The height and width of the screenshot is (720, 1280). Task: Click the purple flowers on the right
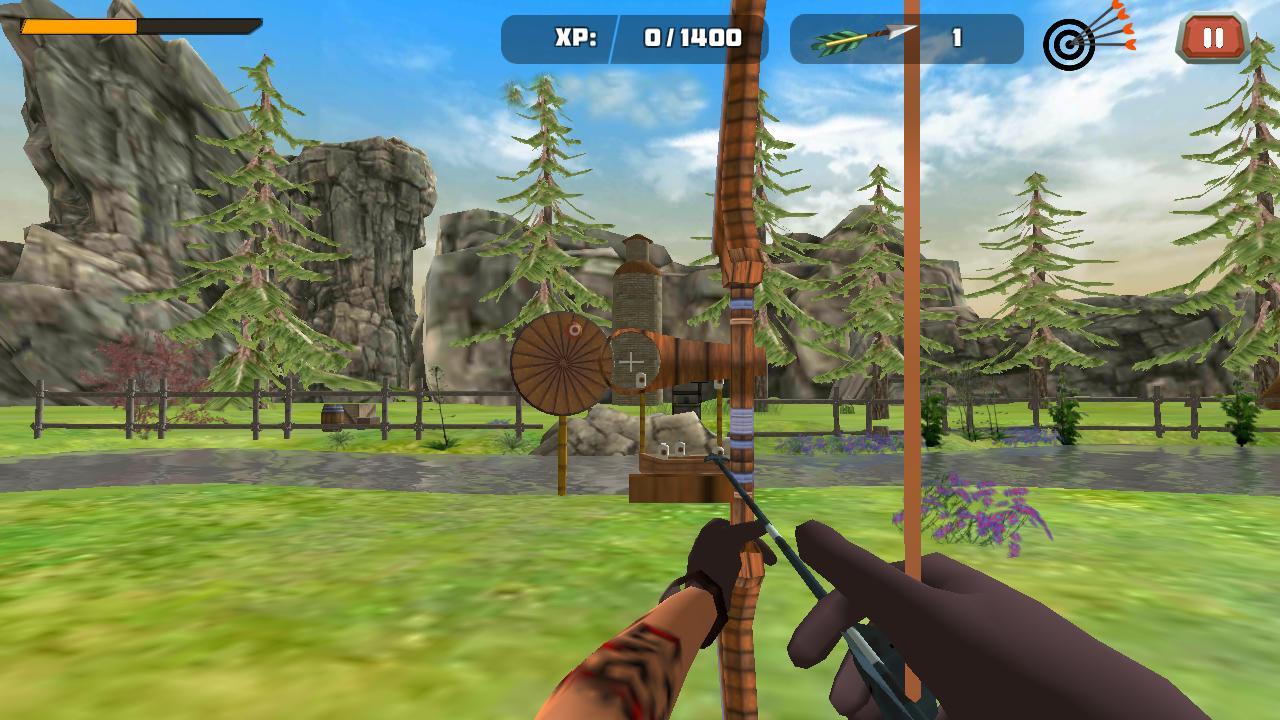coord(975,510)
